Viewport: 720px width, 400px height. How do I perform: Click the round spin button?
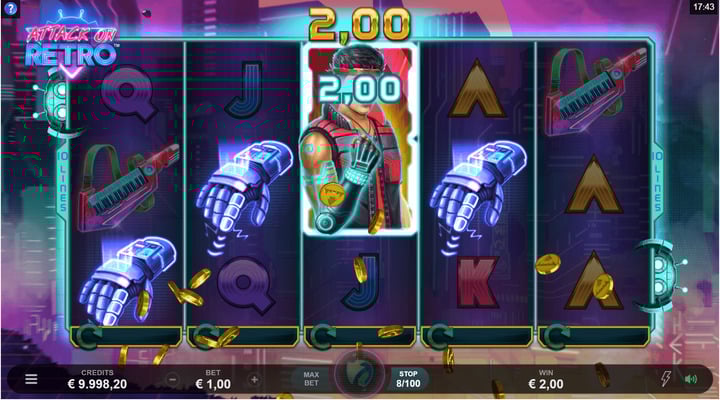[x=358, y=377]
